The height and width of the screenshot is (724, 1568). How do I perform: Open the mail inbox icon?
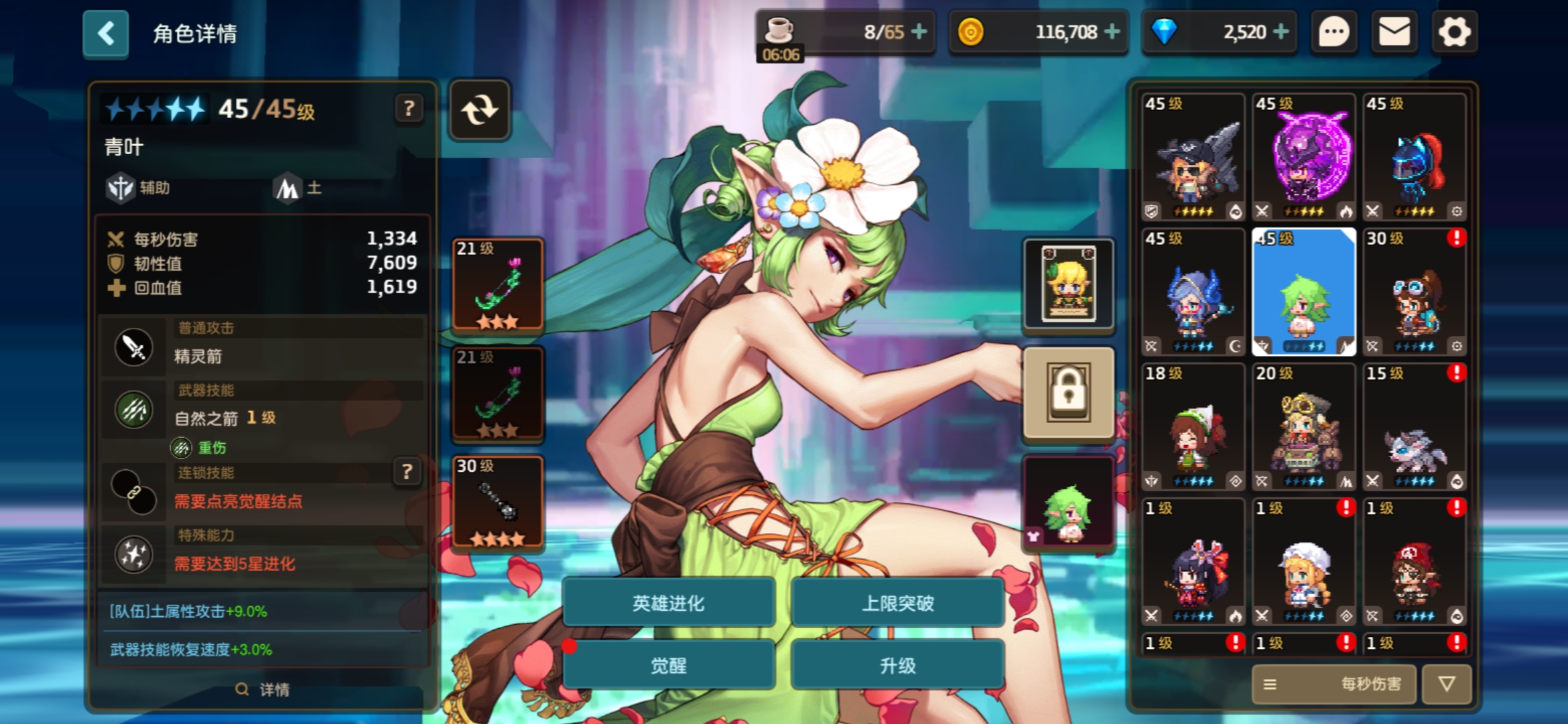pos(1394,31)
